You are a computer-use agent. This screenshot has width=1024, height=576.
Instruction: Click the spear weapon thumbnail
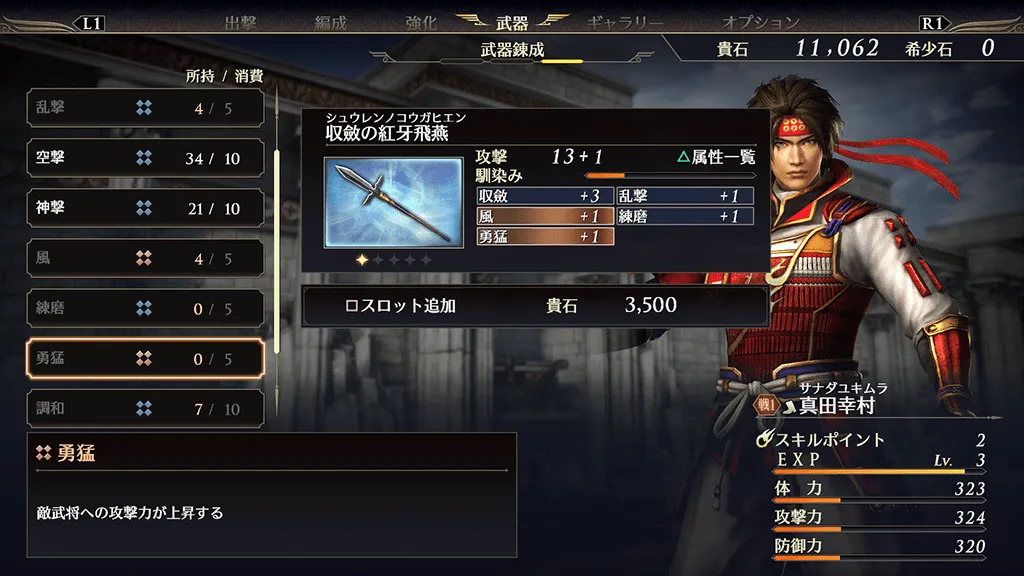(x=393, y=201)
